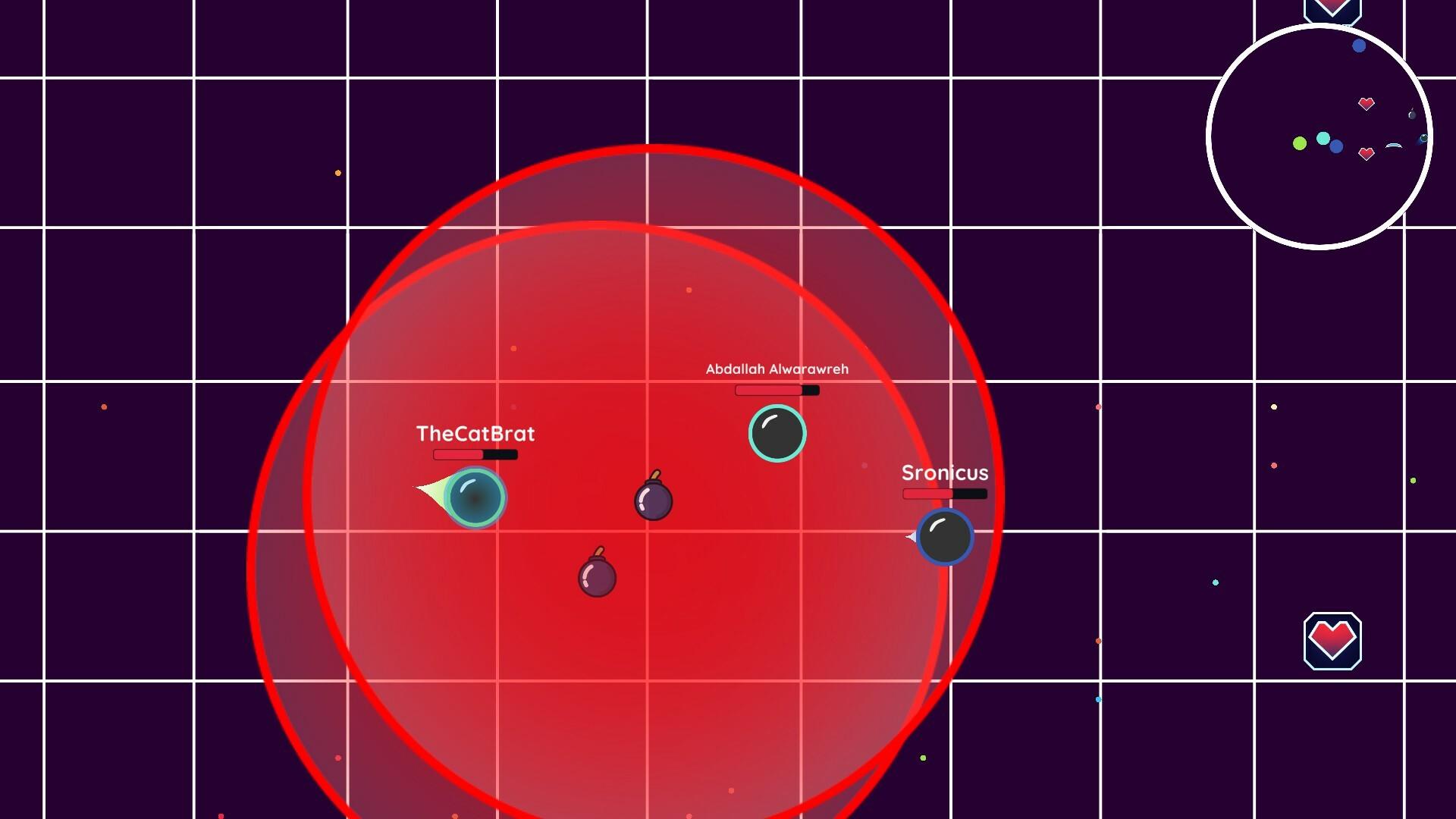This screenshot has width=1456, height=819.
Task: Click TheCatBrat's health bar
Action: coord(474,455)
